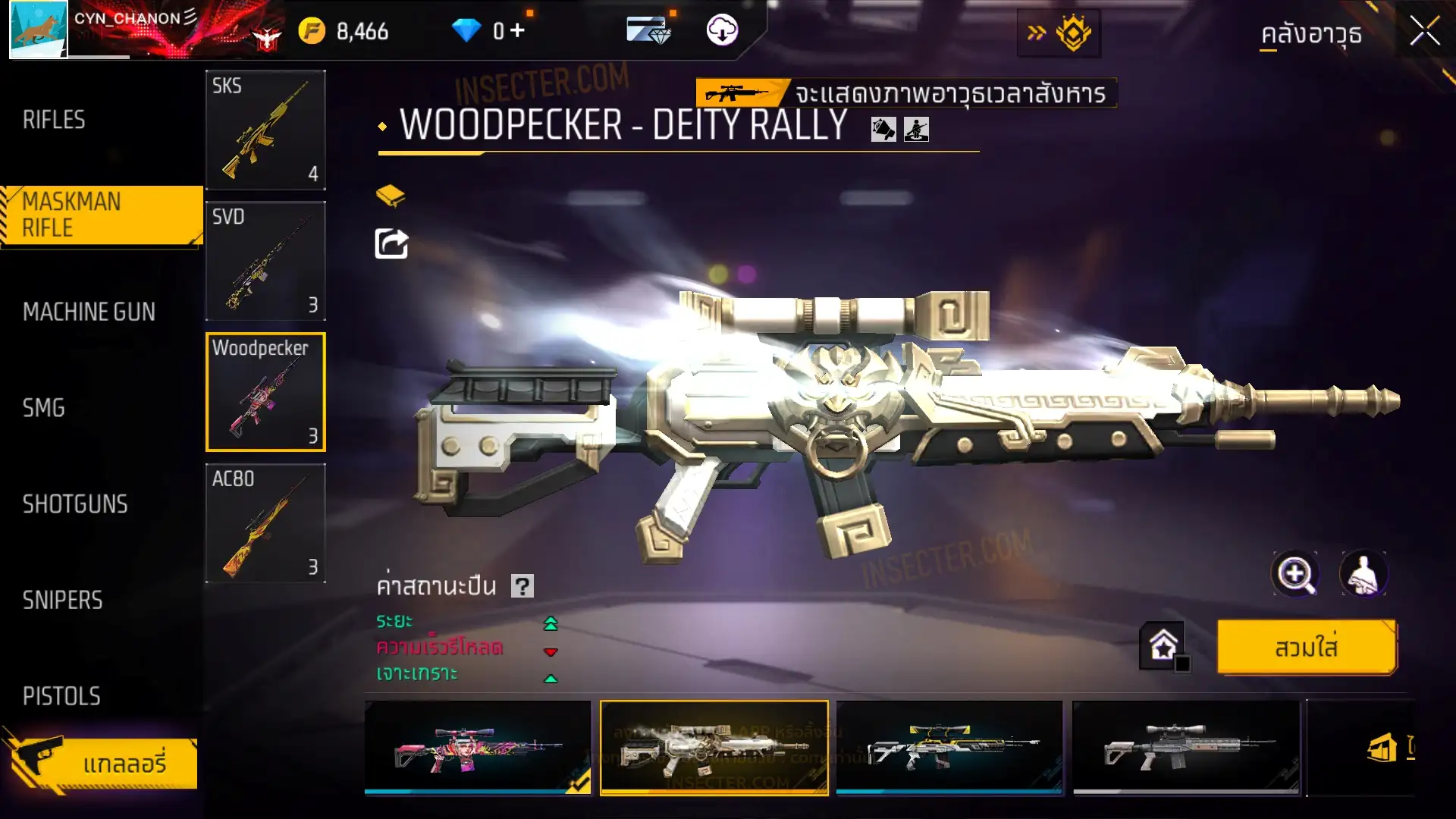Close the weapon vault screen
Image resolution: width=1456 pixels, height=819 pixels.
click(x=1424, y=32)
